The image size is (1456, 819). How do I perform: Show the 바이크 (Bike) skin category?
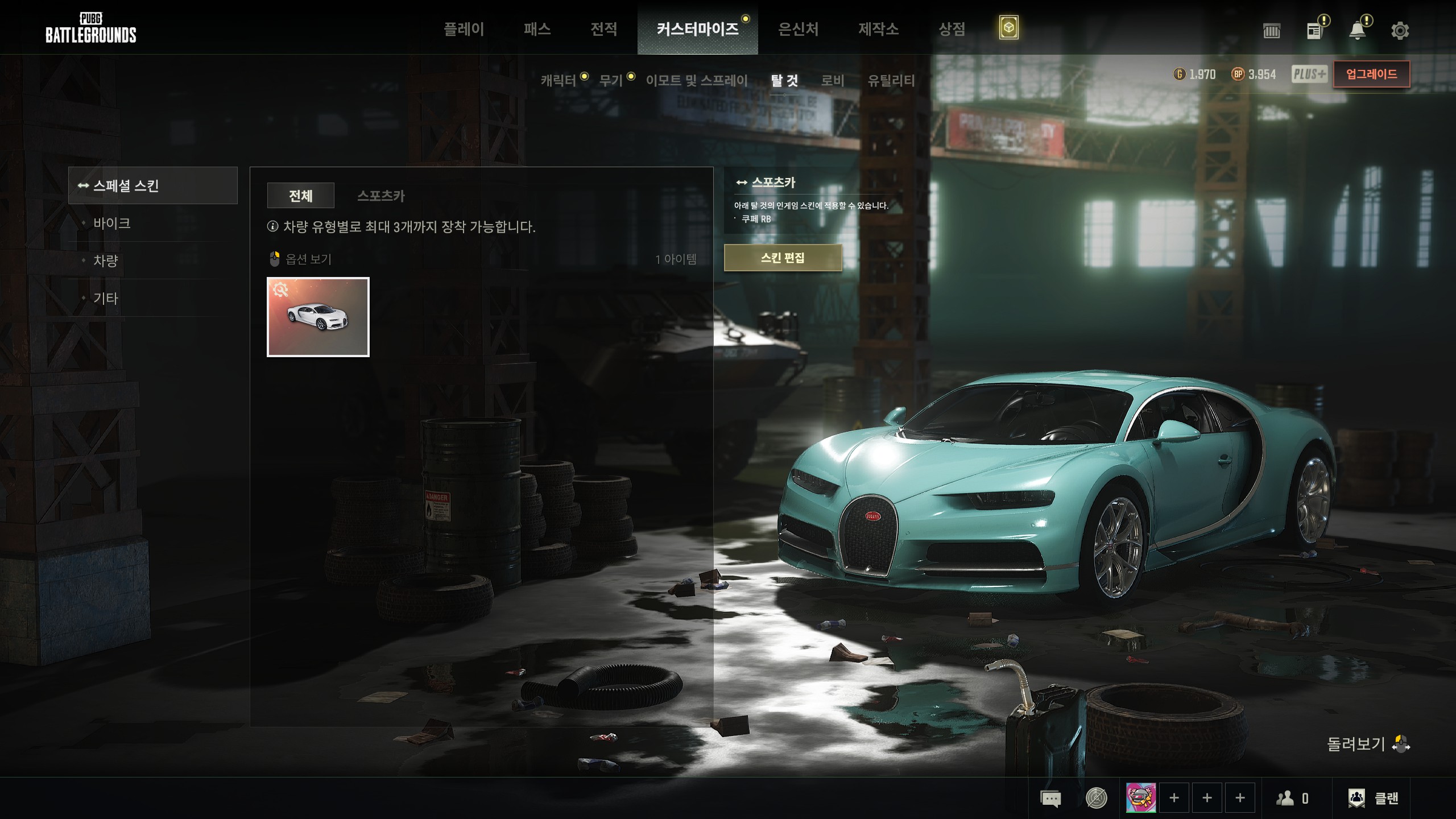click(112, 223)
